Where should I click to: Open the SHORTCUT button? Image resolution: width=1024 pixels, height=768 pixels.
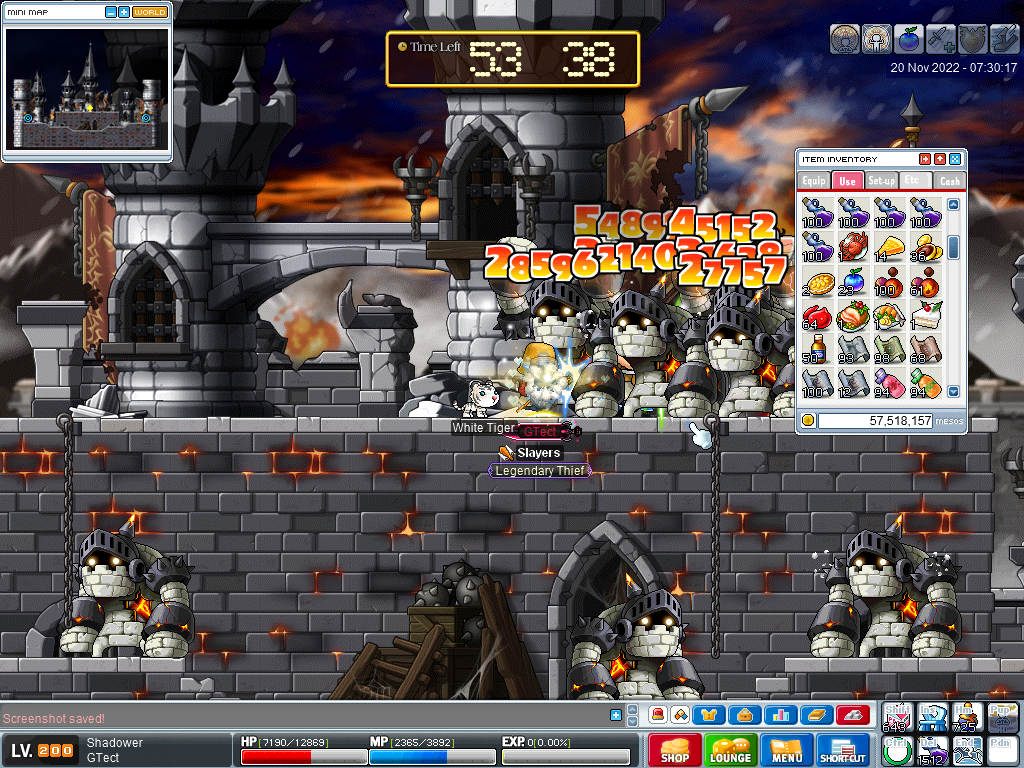pyautogui.click(x=843, y=750)
